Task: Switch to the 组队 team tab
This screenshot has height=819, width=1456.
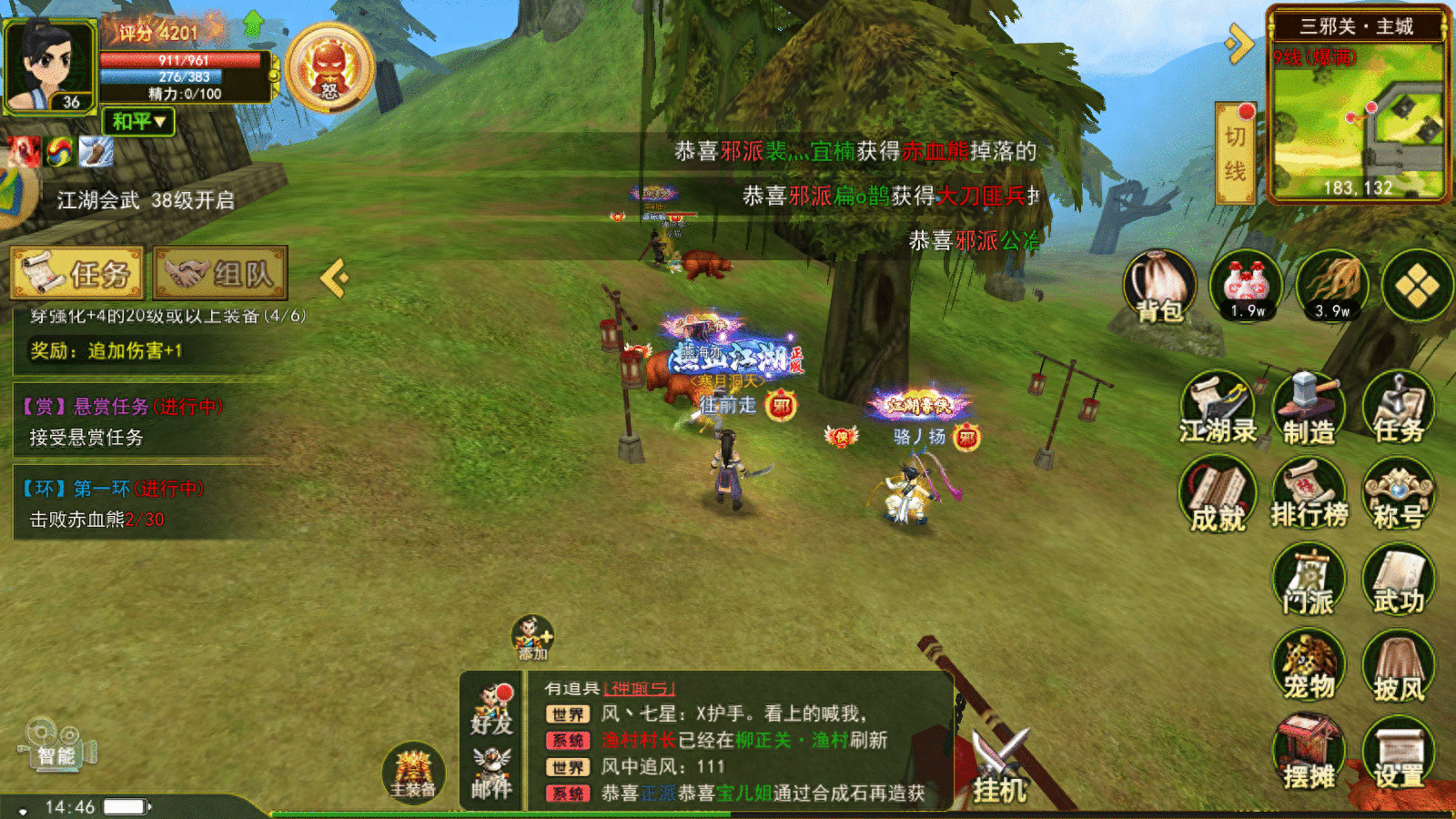Action: [x=220, y=273]
